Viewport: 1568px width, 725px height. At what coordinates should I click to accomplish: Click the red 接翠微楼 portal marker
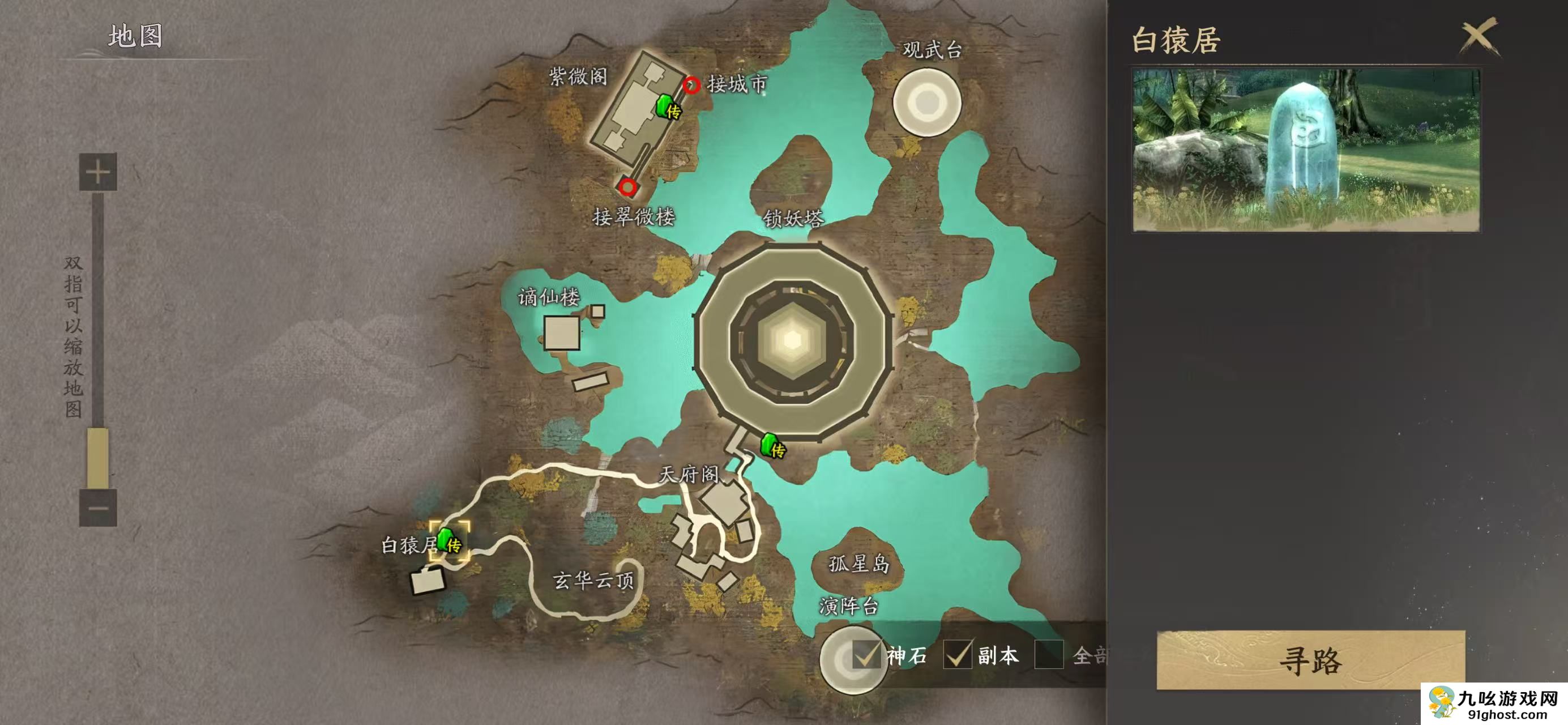point(627,187)
